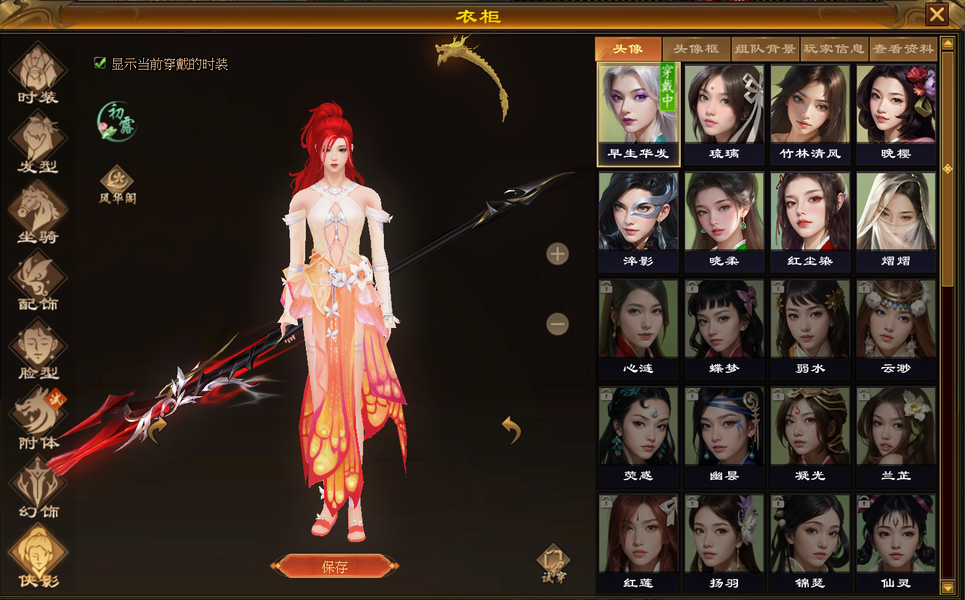Choose the 晚樱 portrait
The image size is (965, 600).
click(x=896, y=113)
